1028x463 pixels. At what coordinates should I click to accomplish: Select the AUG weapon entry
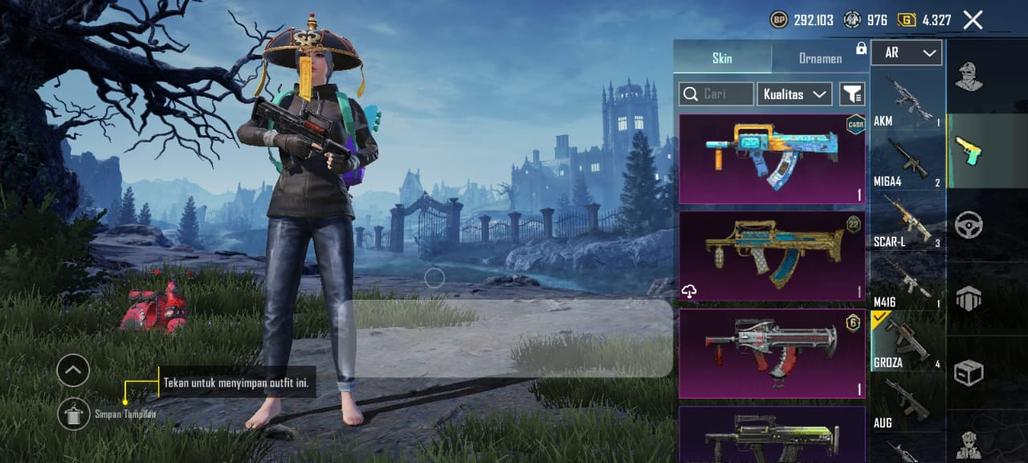coord(907,404)
